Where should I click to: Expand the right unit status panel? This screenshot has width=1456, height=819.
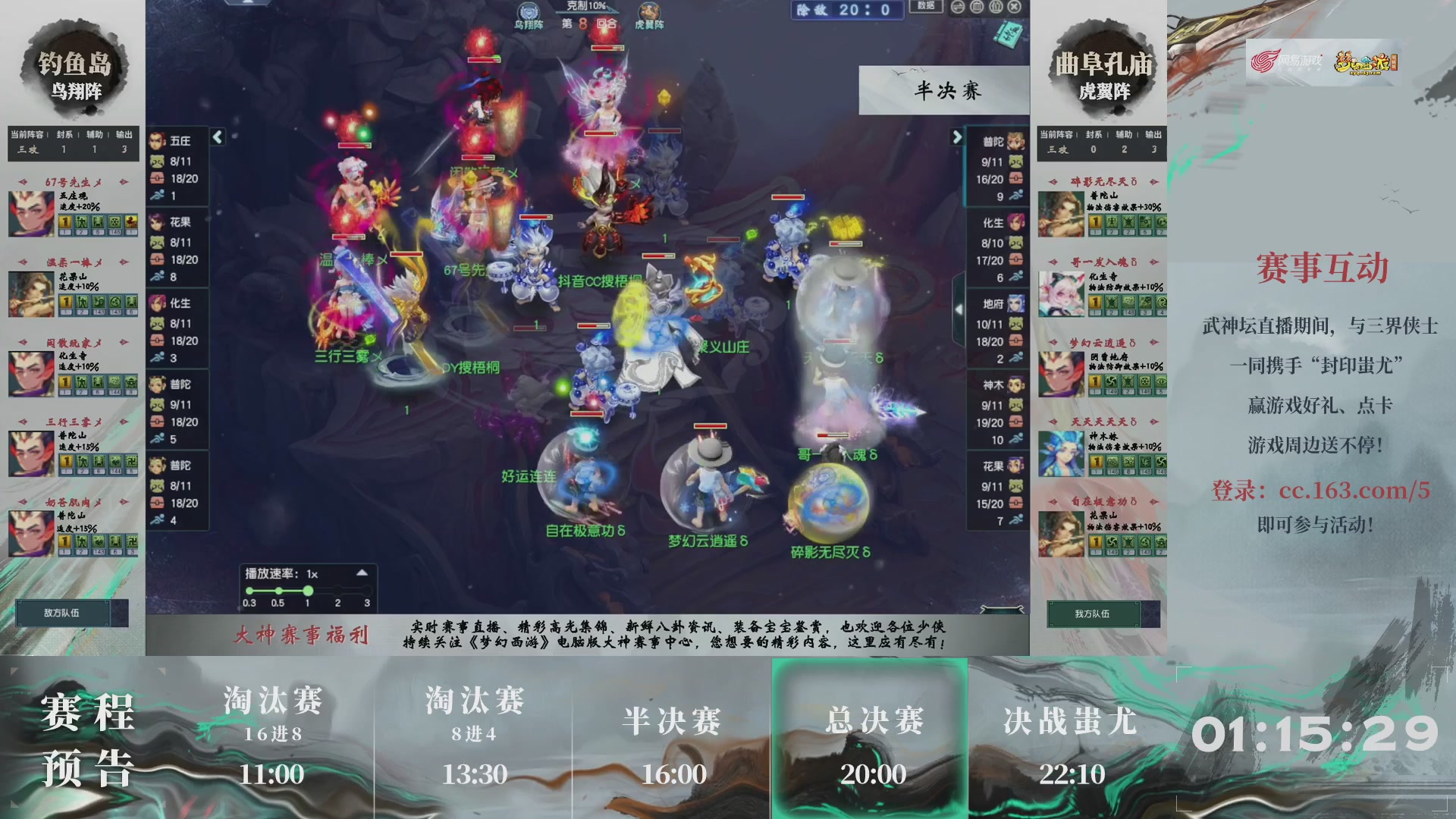pos(958,138)
